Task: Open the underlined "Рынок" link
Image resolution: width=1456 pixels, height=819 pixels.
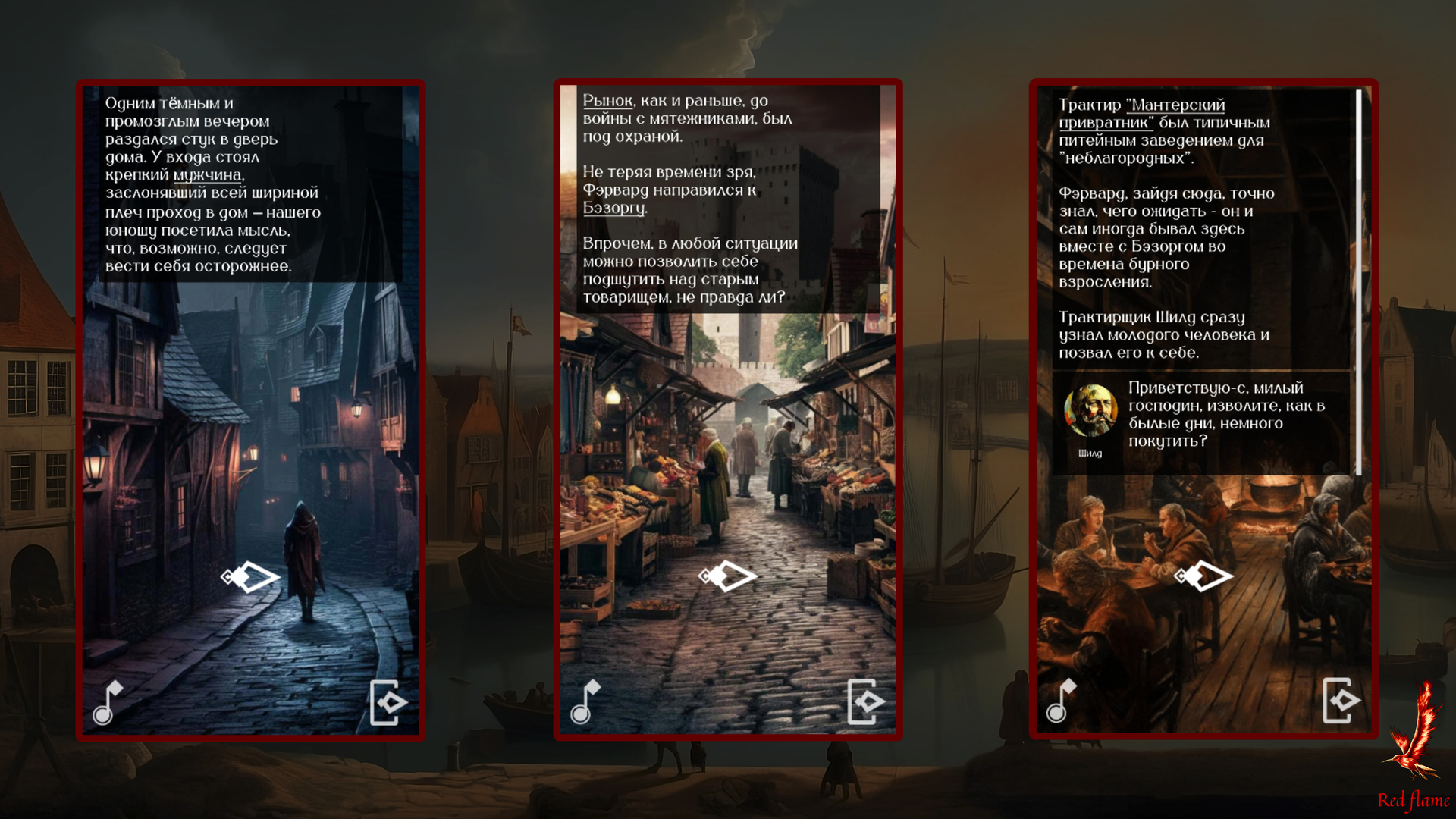Action: [607, 101]
